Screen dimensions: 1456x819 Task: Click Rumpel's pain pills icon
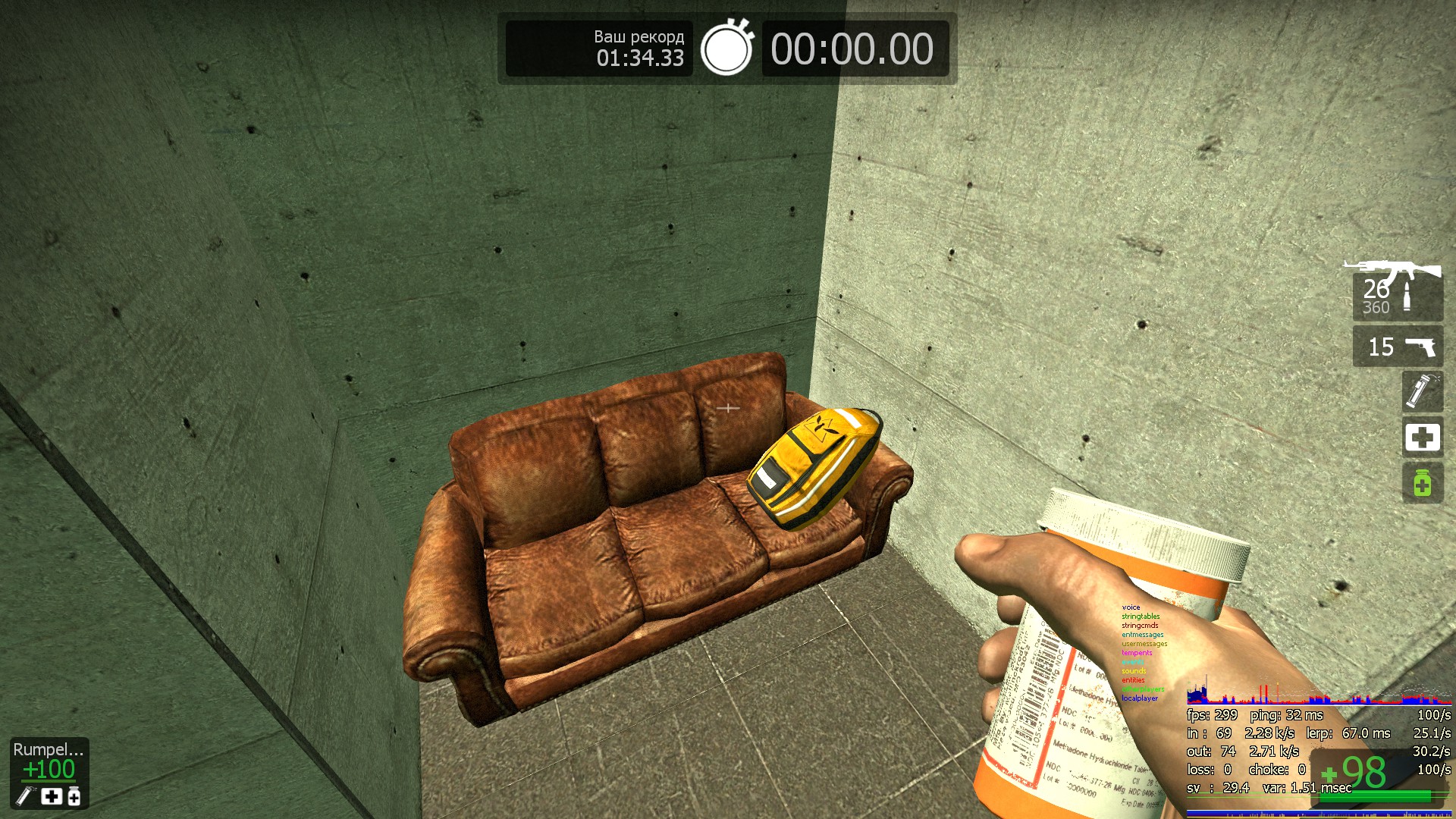pyautogui.click(x=74, y=796)
